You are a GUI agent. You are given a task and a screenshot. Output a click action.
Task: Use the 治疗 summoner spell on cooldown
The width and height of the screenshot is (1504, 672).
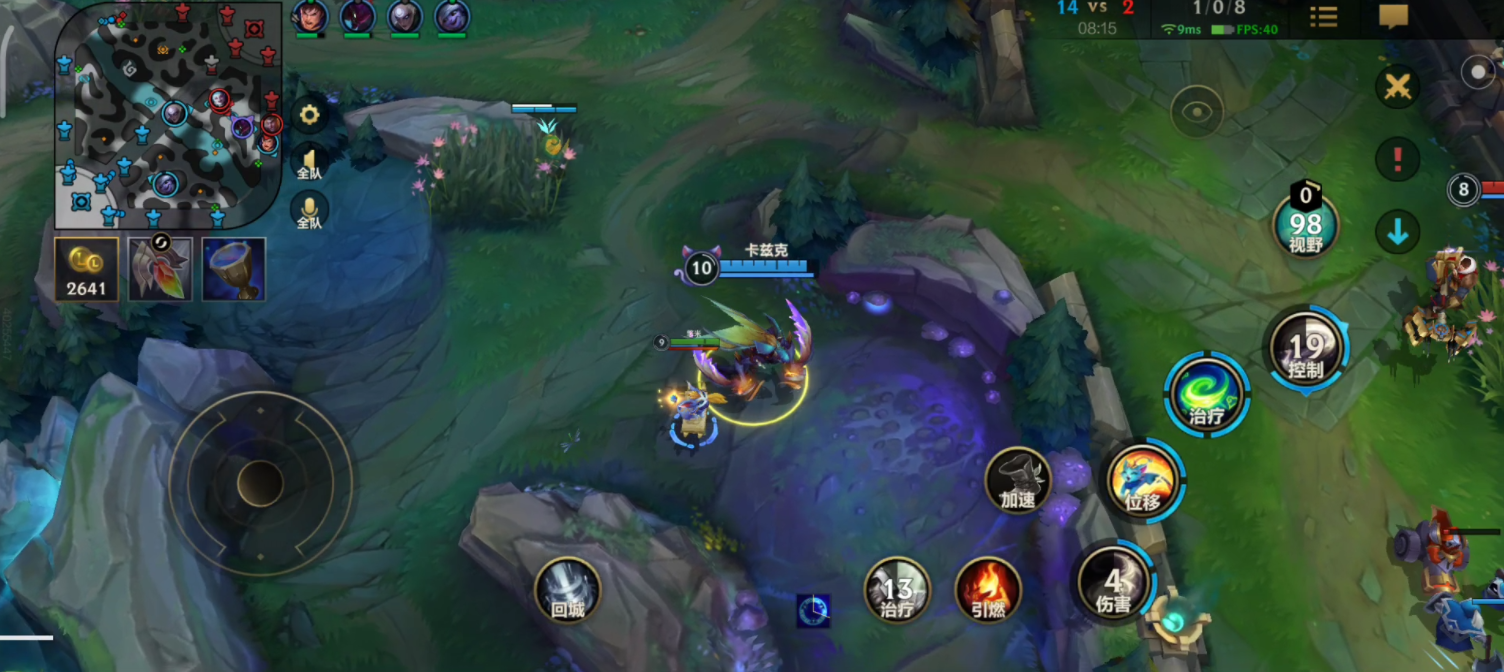[x=897, y=590]
